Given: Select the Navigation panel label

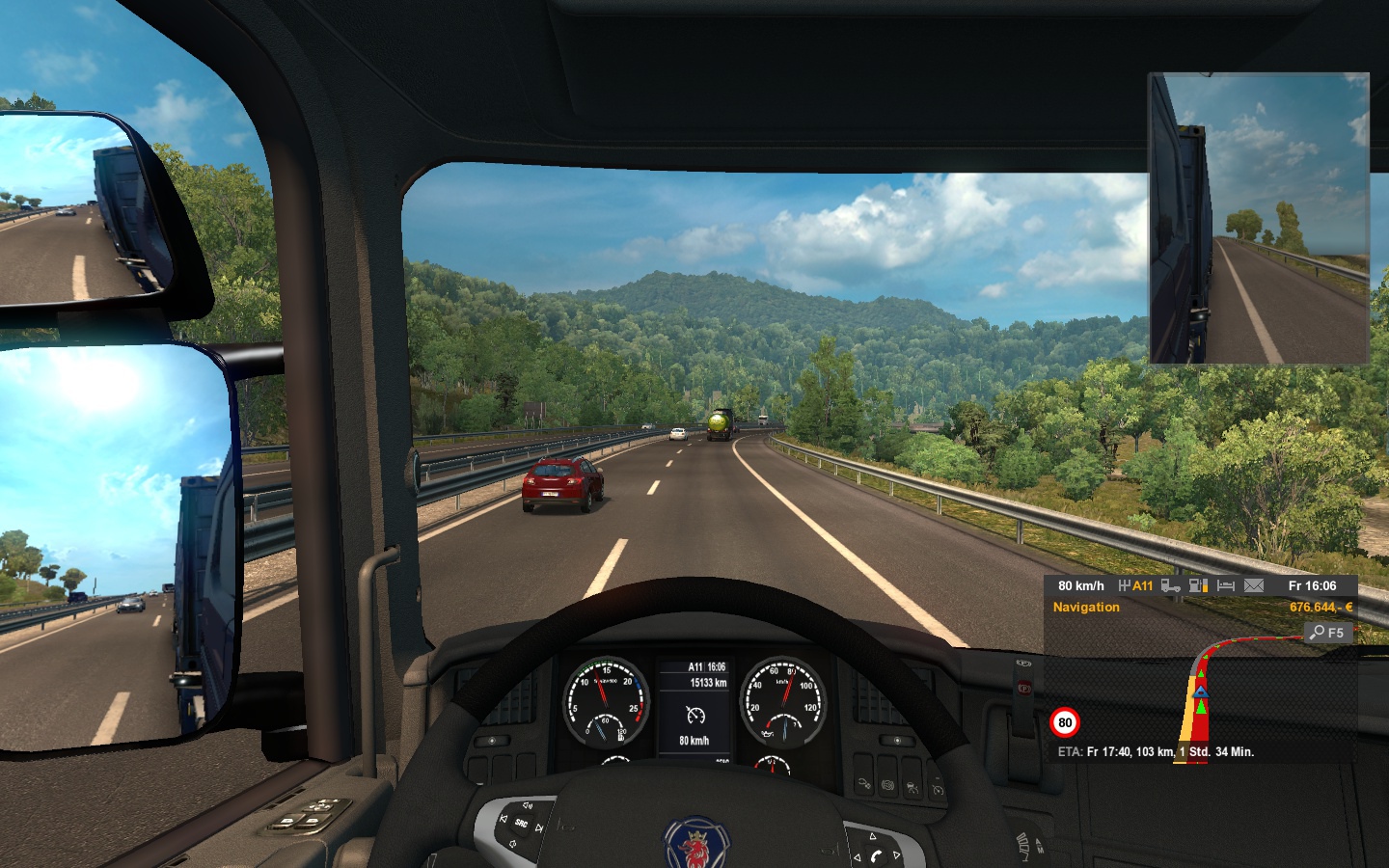Looking at the screenshot, I should [1086, 608].
